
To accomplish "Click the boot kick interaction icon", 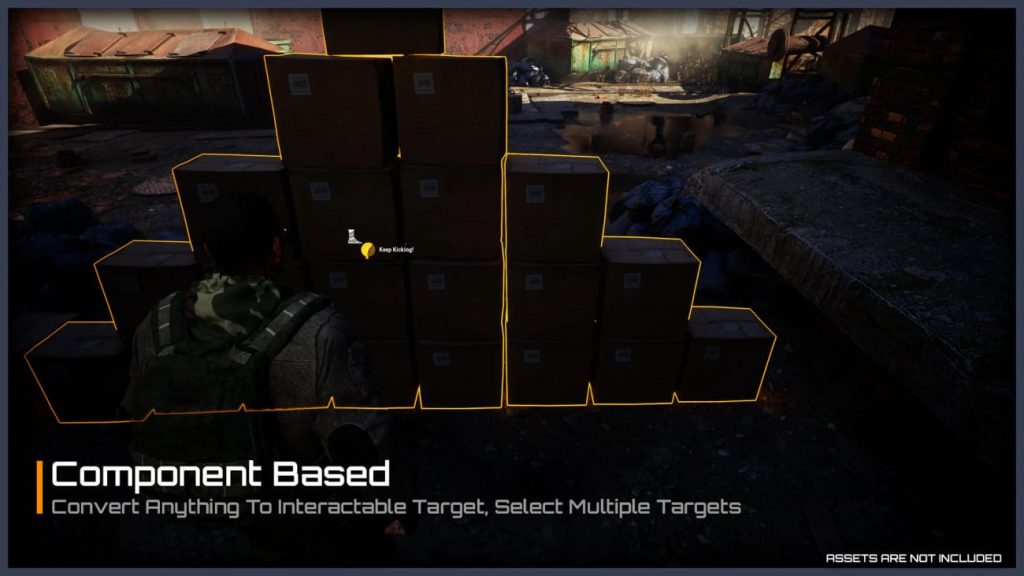I will coord(353,237).
